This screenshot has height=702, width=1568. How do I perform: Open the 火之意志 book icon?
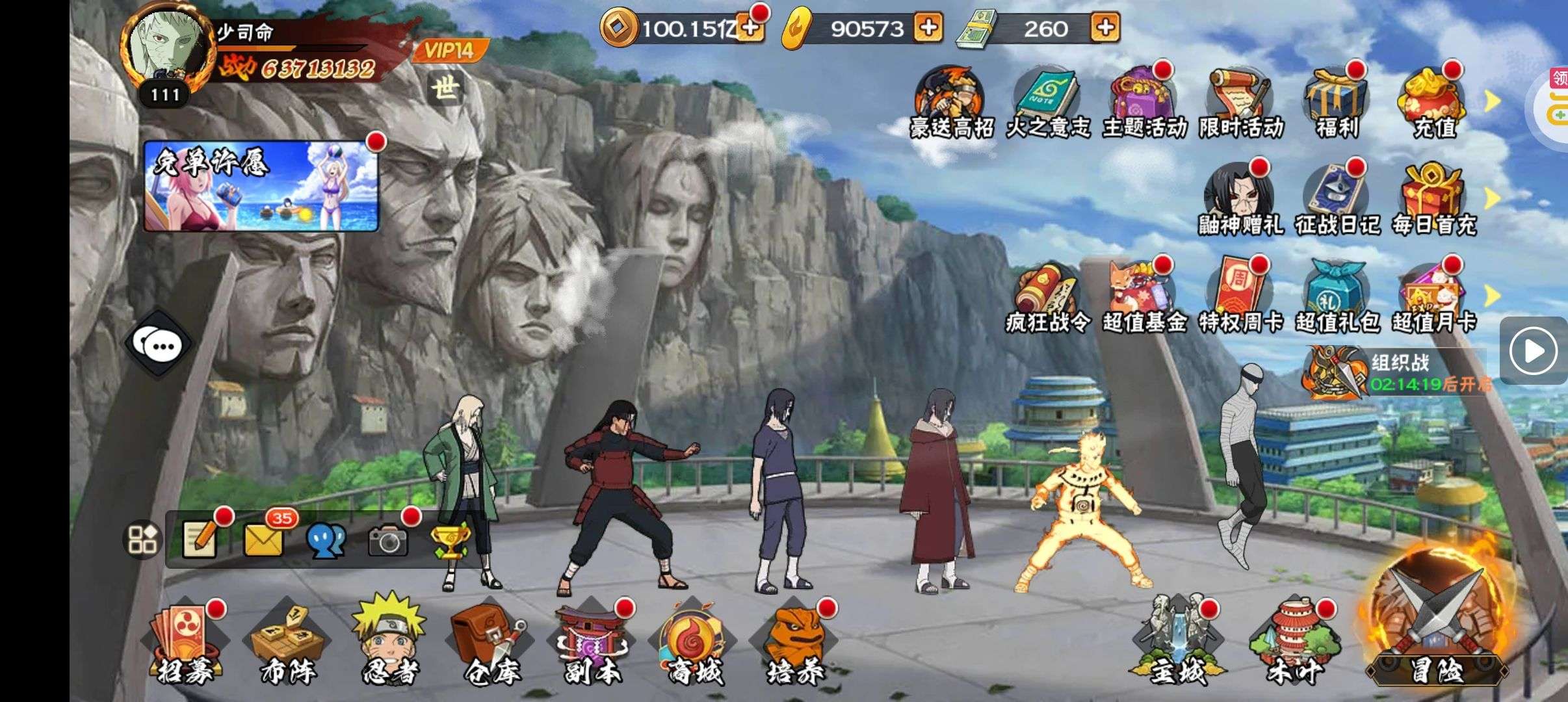pyautogui.click(x=1047, y=104)
